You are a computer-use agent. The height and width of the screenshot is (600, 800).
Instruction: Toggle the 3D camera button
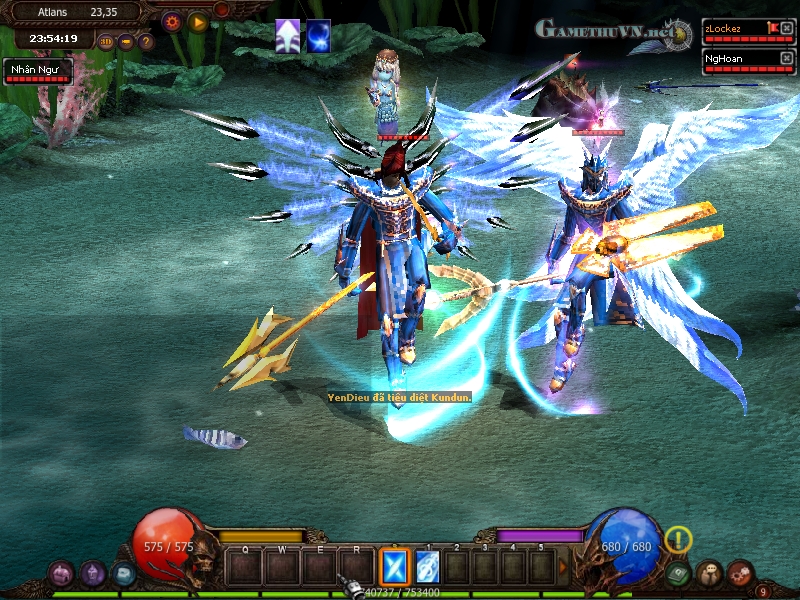click(106, 42)
